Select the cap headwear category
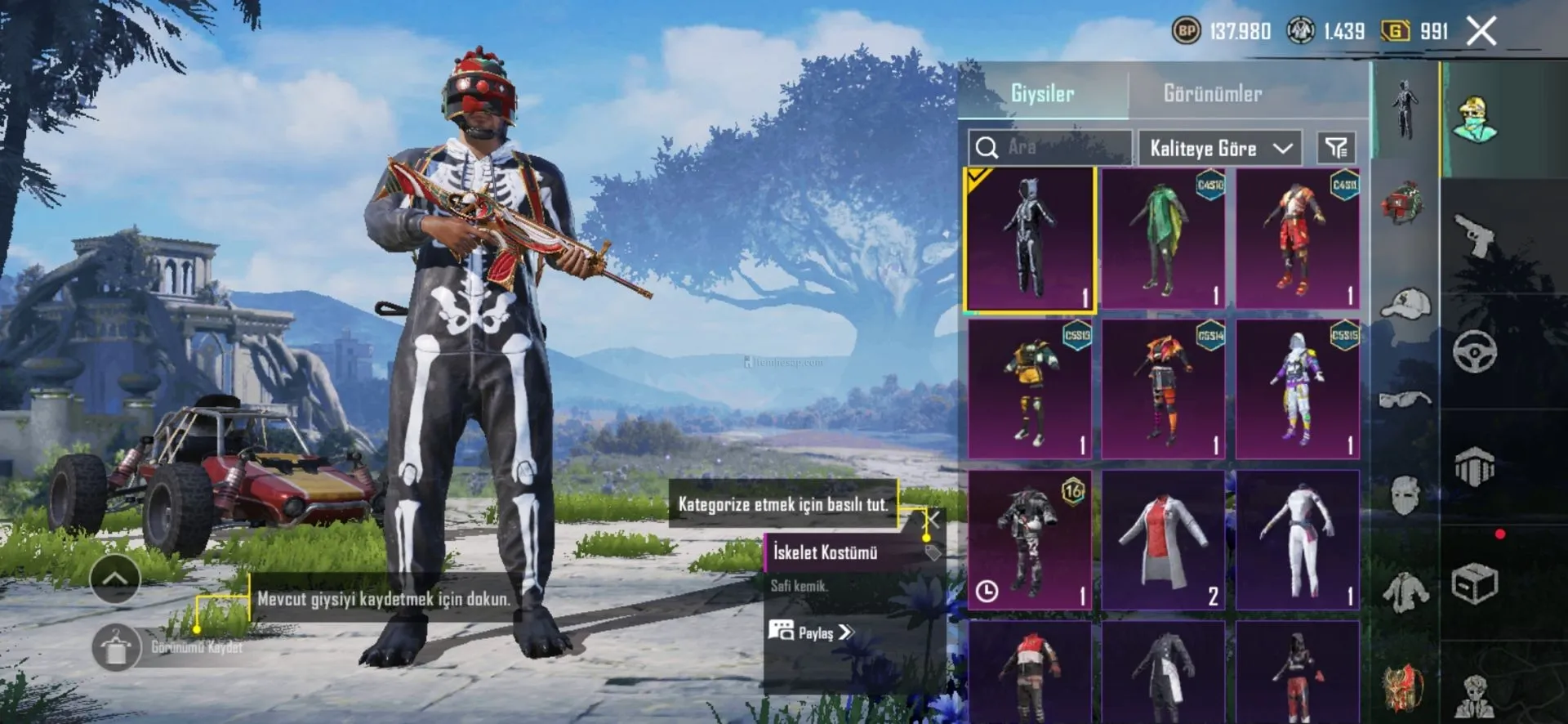The image size is (1568, 724). point(1405,304)
